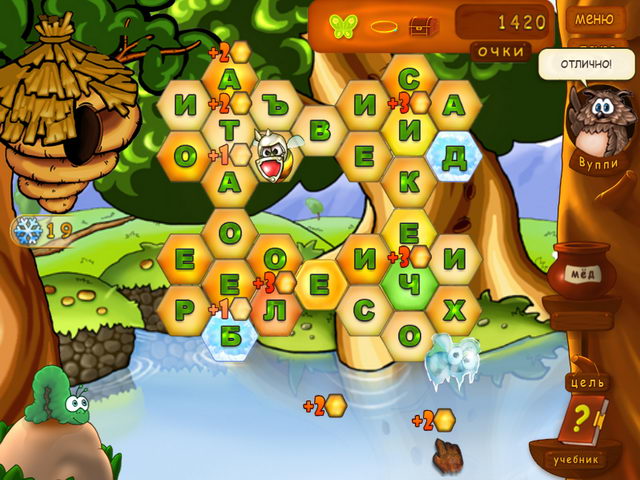Choose the green Ч tile
The width and height of the screenshot is (640, 480).
click(x=408, y=283)
